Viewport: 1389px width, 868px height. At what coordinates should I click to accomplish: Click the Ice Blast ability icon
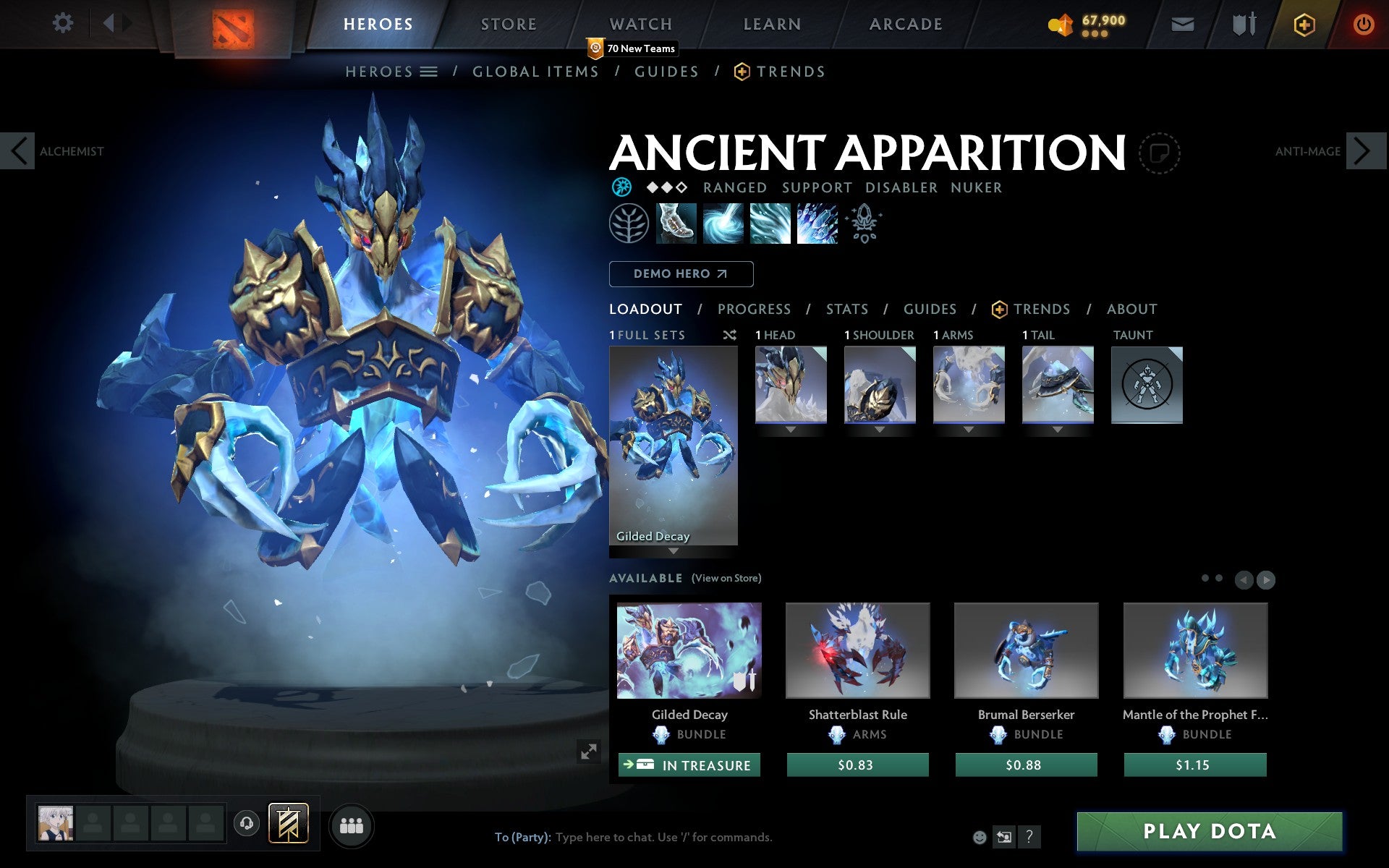(816, 224)
